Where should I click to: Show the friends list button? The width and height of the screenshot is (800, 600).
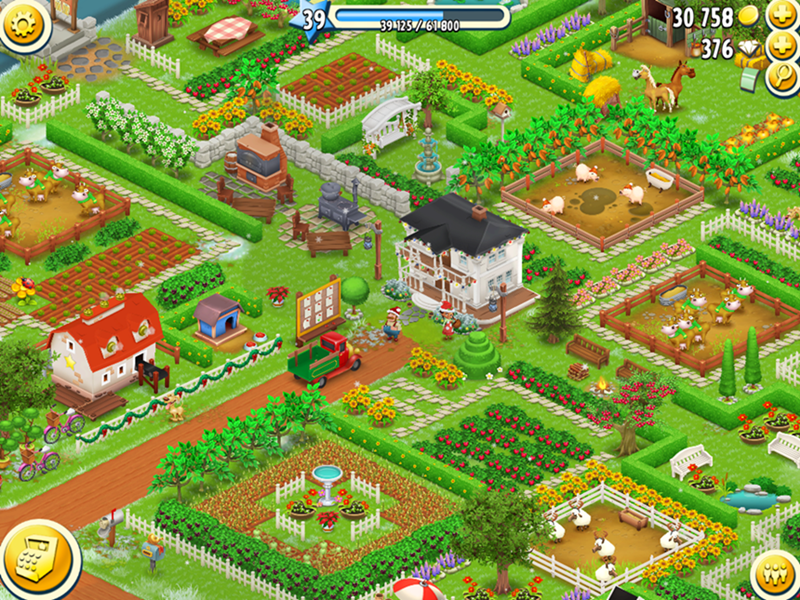click(773, 575)
